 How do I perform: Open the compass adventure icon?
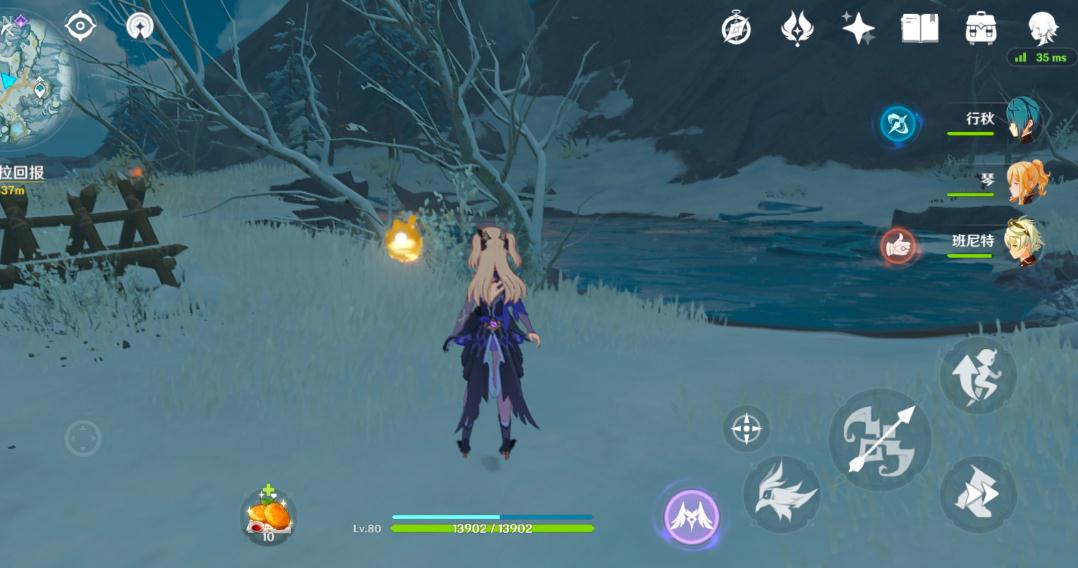[737, 28]
